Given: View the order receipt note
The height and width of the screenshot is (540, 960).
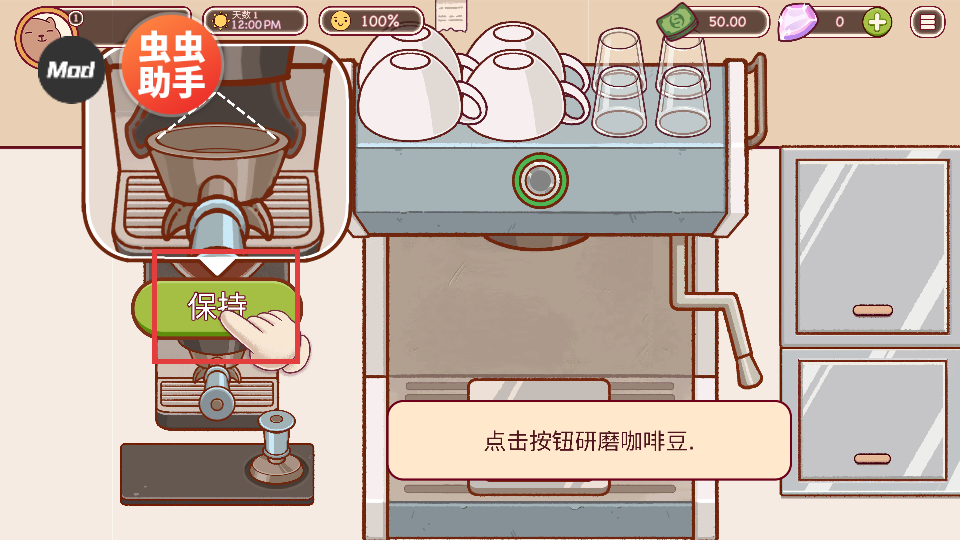Looking at the screenshot, I should [x=450, y=16].
